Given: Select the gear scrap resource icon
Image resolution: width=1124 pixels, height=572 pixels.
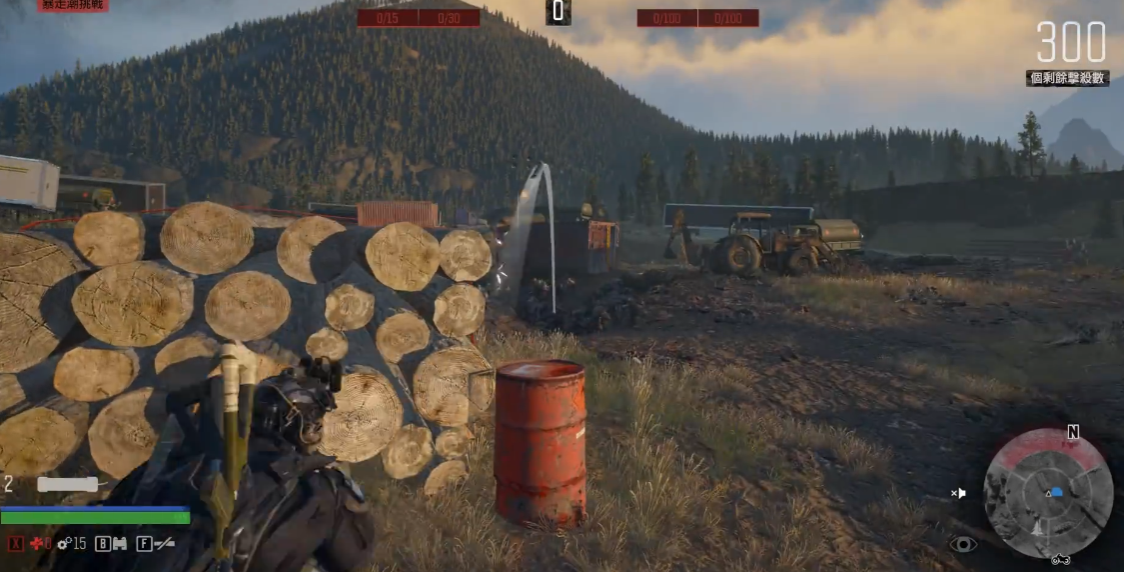Looking at the screenshot, I should (x=62, y=543).
